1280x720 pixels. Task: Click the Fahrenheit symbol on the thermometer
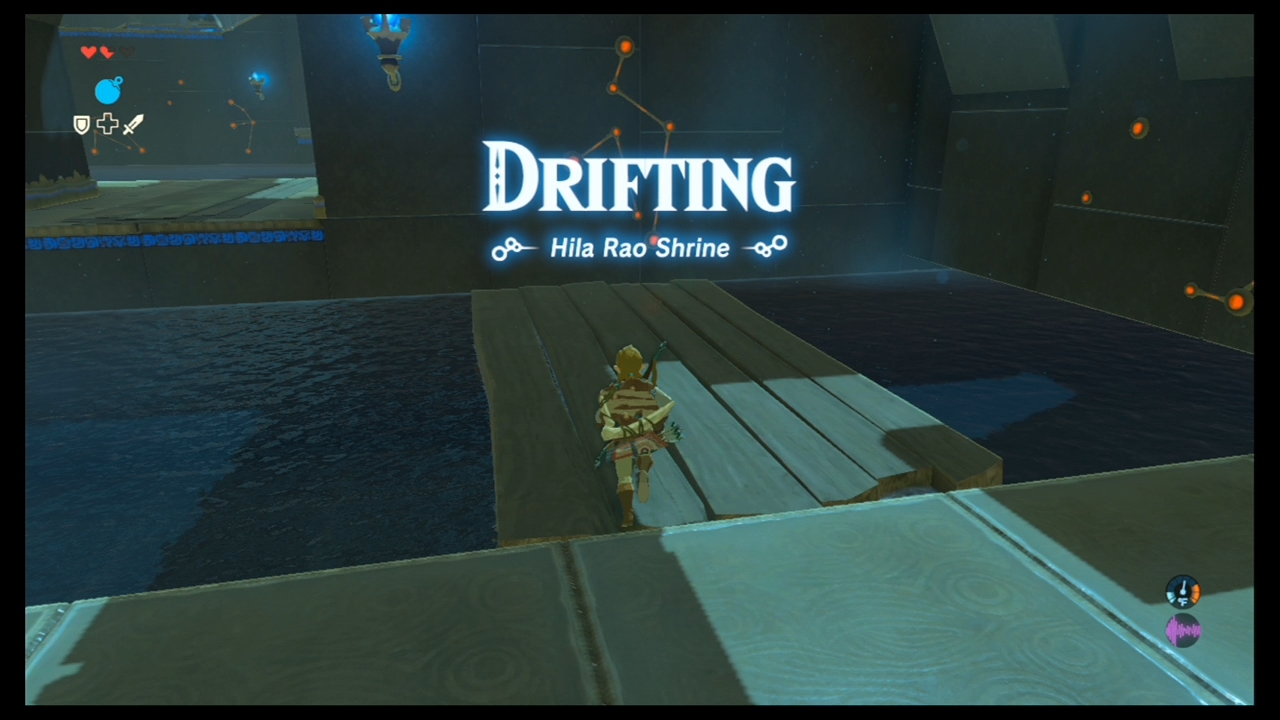click(1183, 601)
